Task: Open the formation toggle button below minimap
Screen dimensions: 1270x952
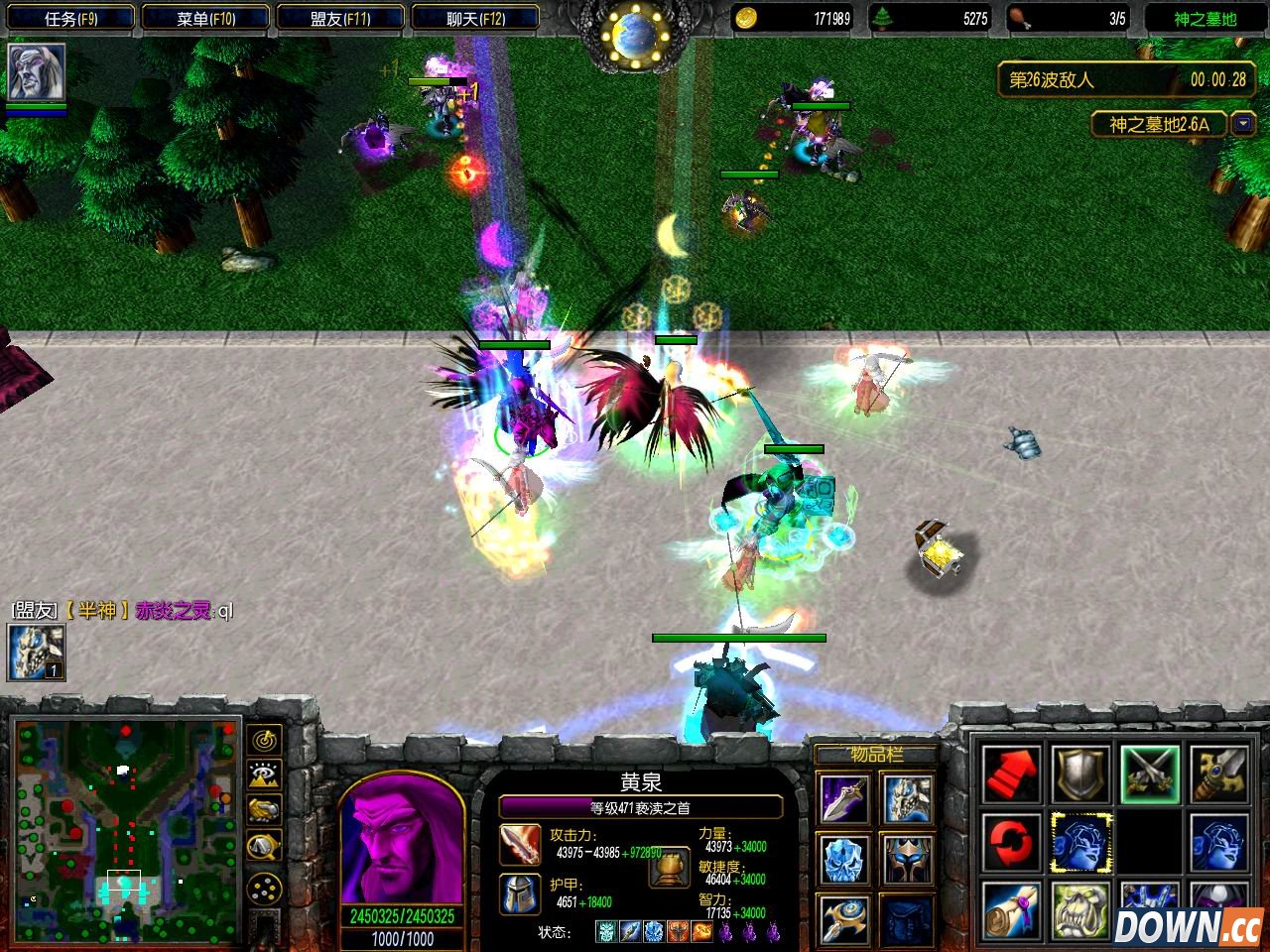Action: (265, 887)
